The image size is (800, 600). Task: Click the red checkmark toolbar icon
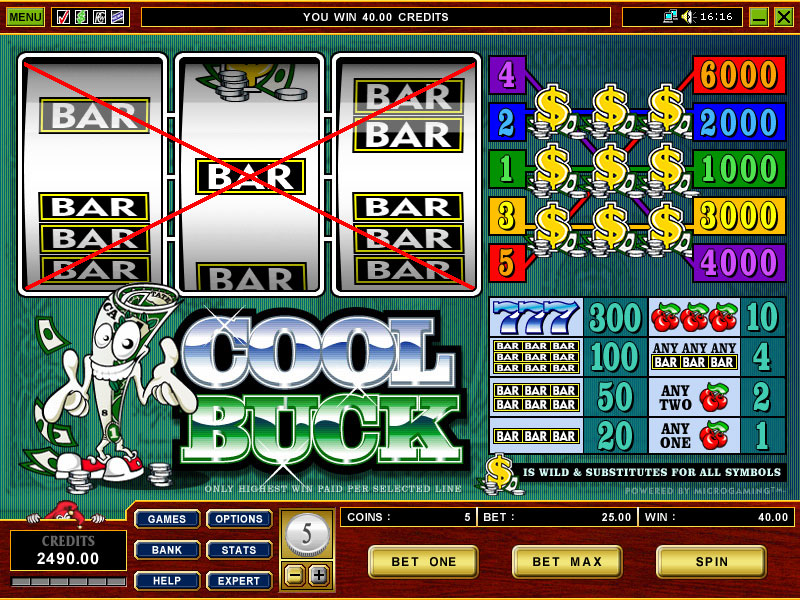click(63, 17)
